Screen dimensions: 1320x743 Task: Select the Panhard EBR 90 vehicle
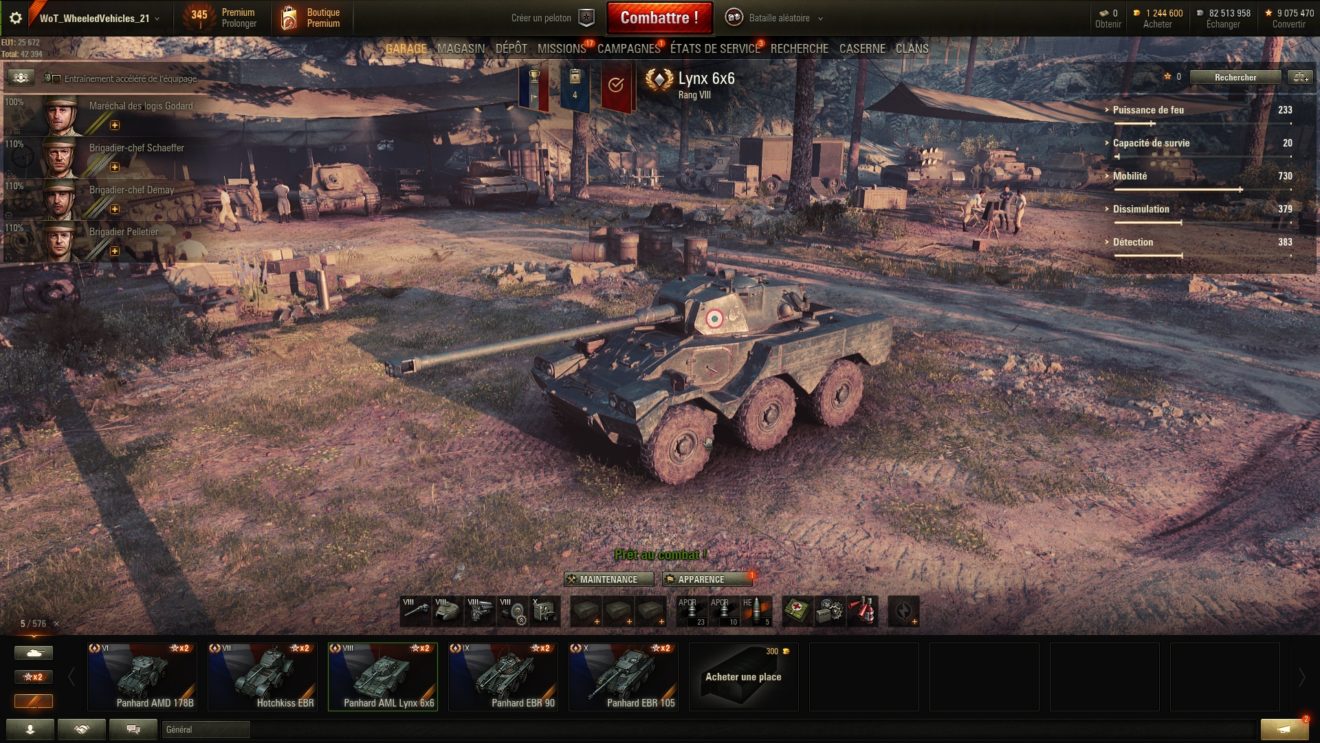(502, 676)
